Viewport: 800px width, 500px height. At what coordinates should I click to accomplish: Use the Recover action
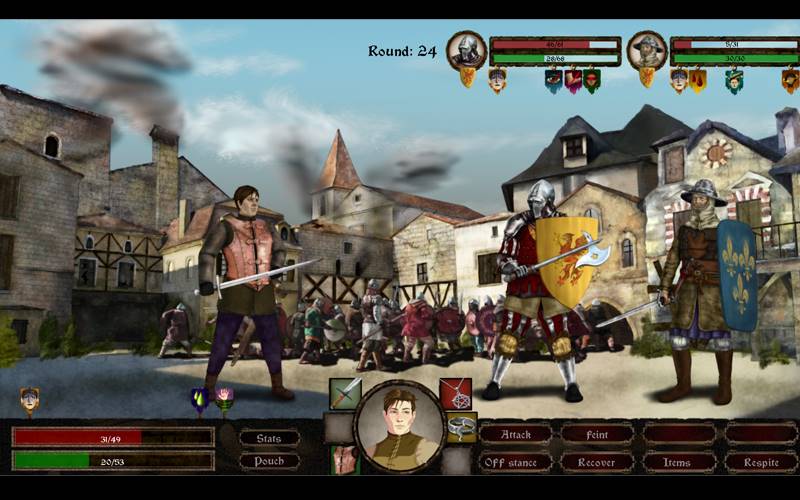click(x=596, y=462)
